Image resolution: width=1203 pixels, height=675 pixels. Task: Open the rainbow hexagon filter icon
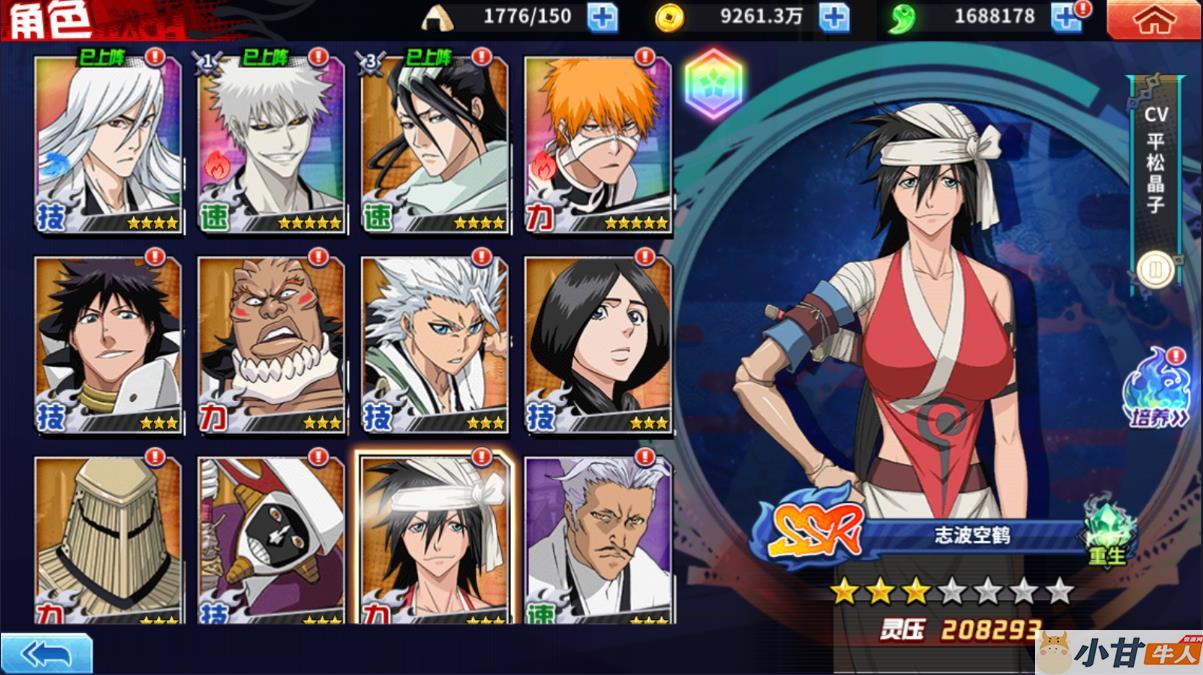(x=712, y=85)
